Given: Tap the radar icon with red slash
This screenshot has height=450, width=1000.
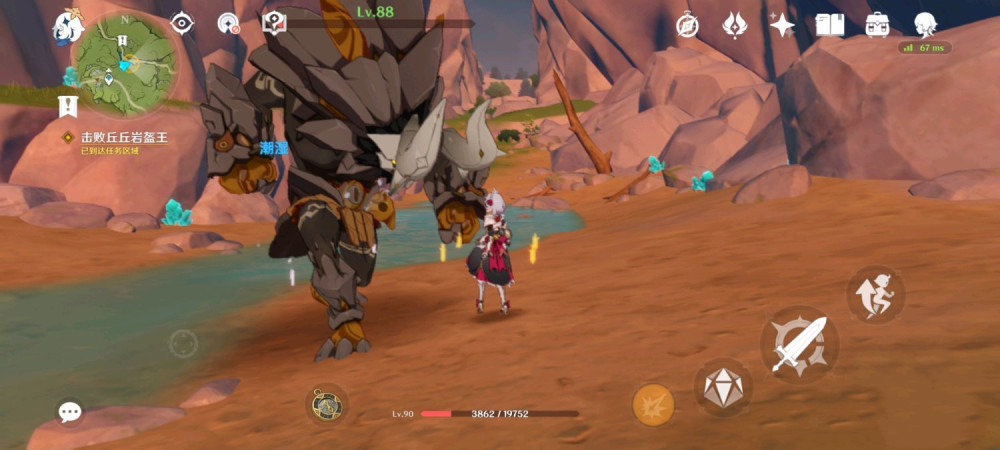Looking at the screenshot, I should pyautogui.click(x=229, y=23).
